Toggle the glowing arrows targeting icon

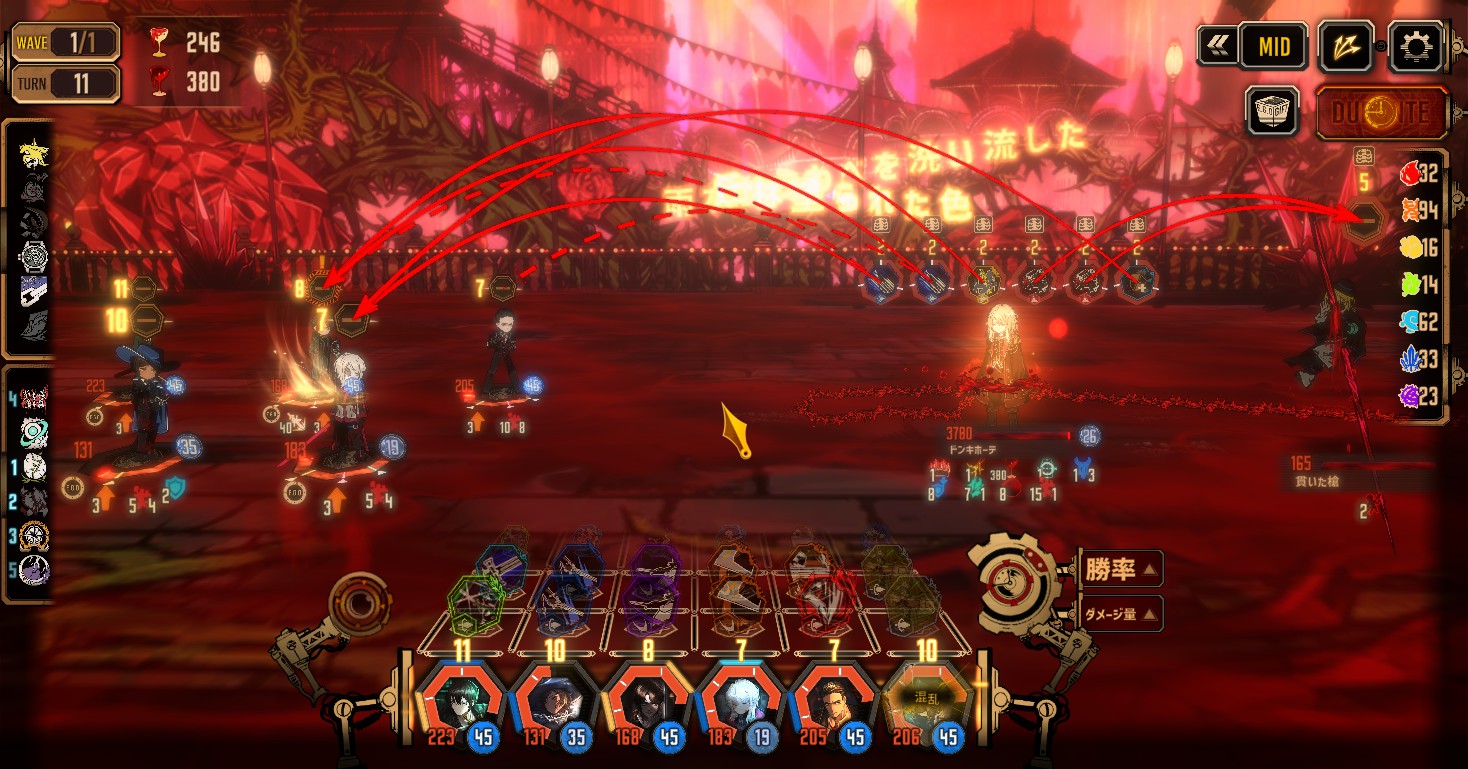[1345, 46]
